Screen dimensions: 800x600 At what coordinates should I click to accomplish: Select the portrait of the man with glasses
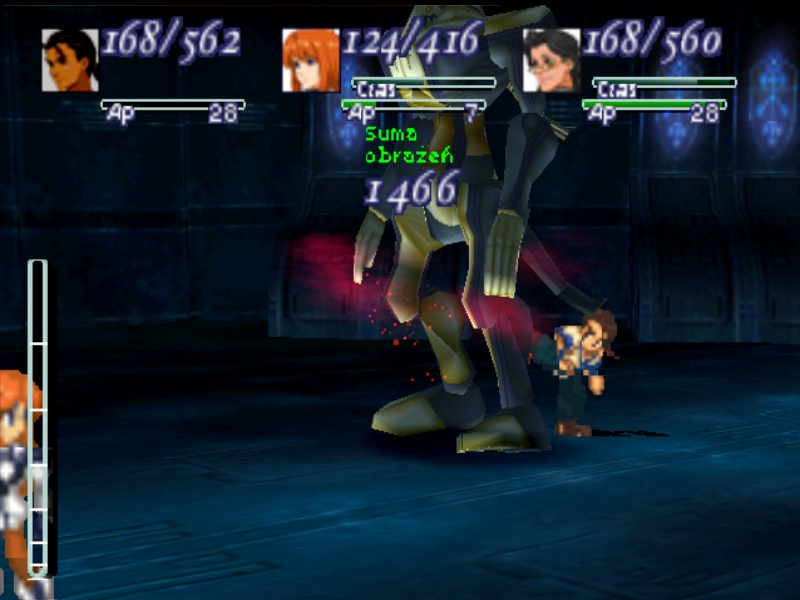click(x=552, y=60)
